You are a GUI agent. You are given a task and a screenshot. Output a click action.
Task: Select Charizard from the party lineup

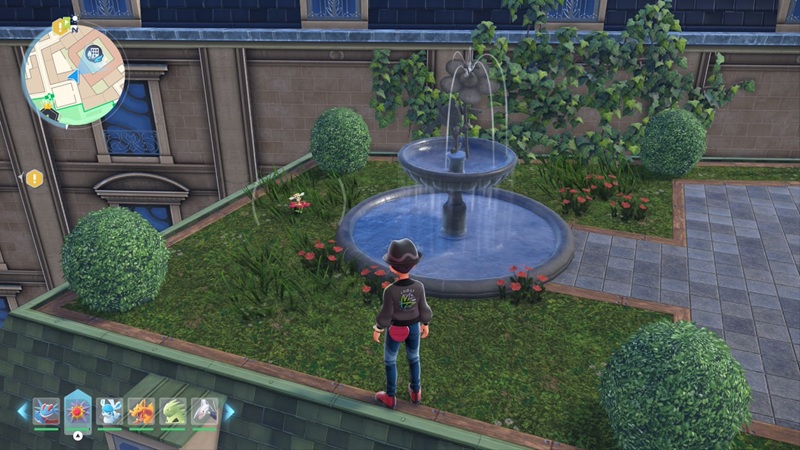tap(142, 411)
